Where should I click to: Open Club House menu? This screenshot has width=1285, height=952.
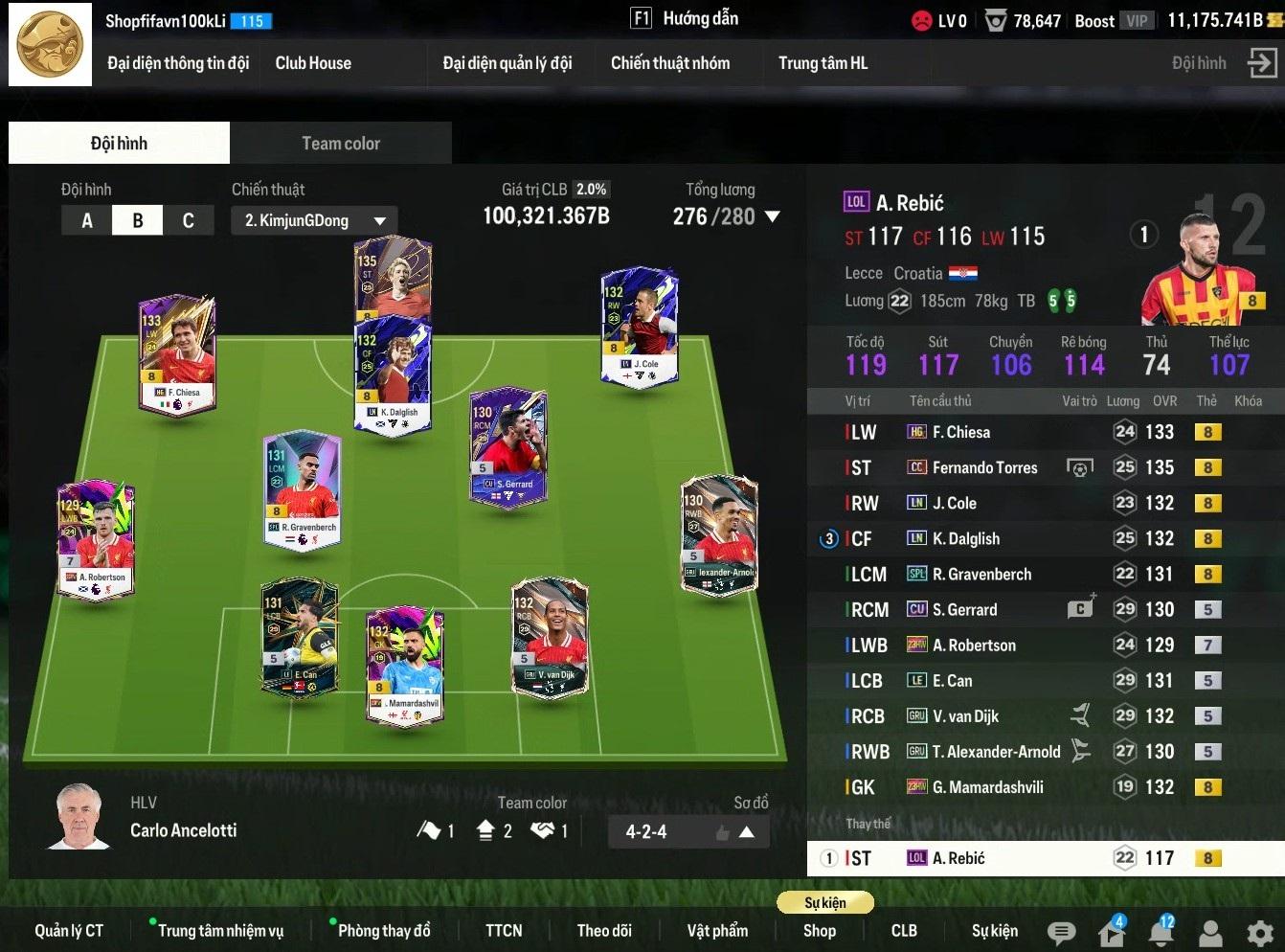click(313, 63)
